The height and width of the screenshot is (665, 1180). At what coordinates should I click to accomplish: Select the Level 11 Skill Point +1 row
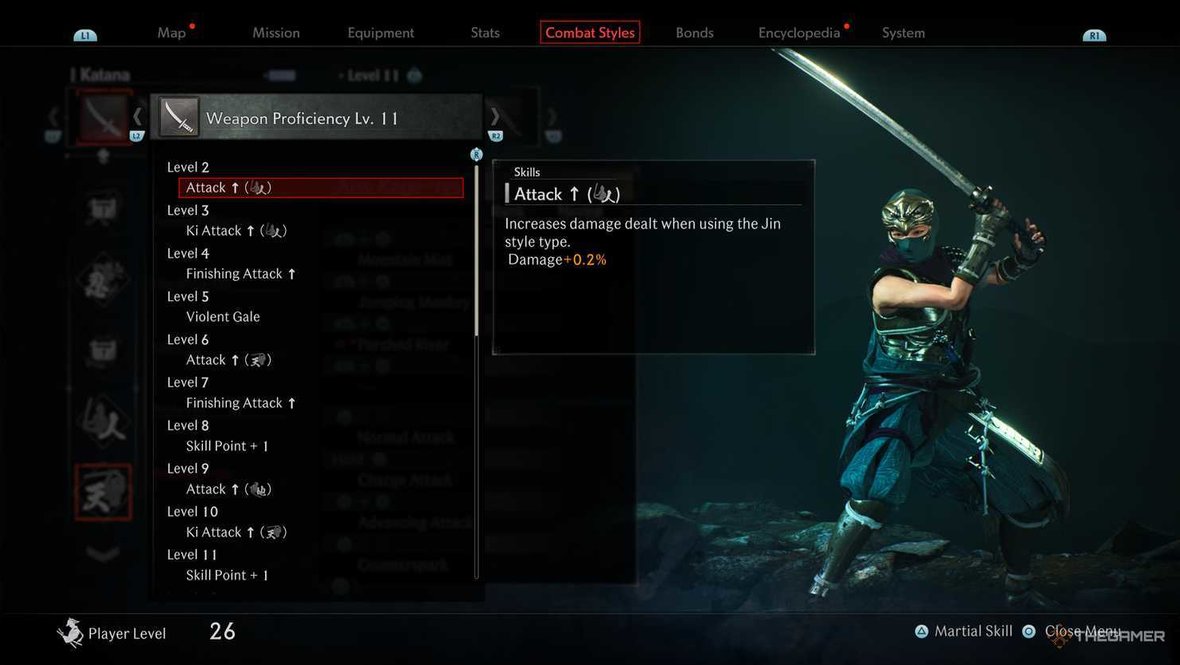[227, 575]
